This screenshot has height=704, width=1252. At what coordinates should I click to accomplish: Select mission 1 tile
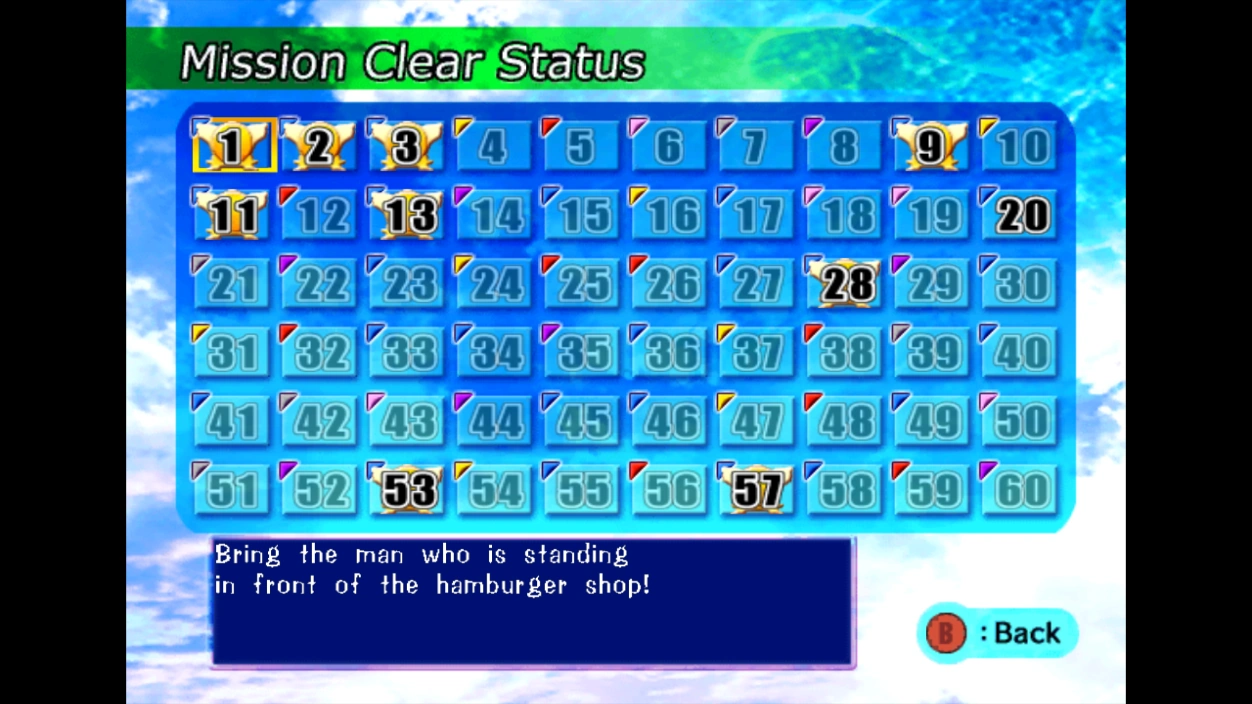pos(232,147)
